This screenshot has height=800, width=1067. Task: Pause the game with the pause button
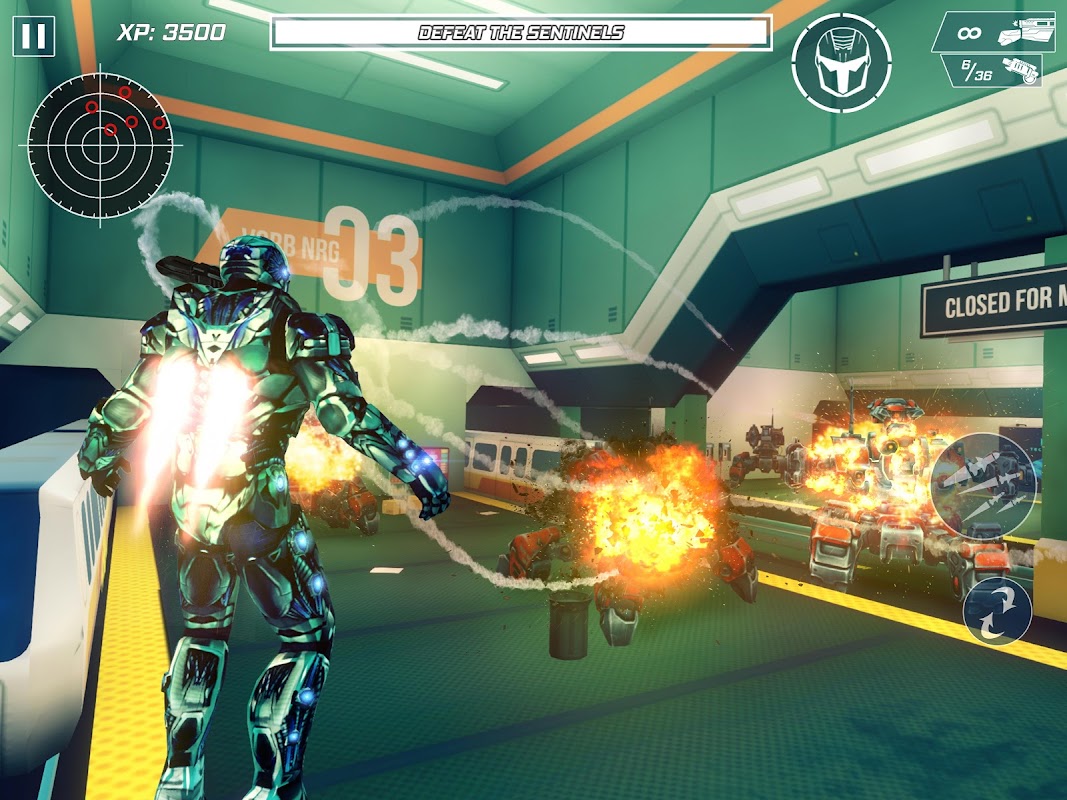(34, 37)
